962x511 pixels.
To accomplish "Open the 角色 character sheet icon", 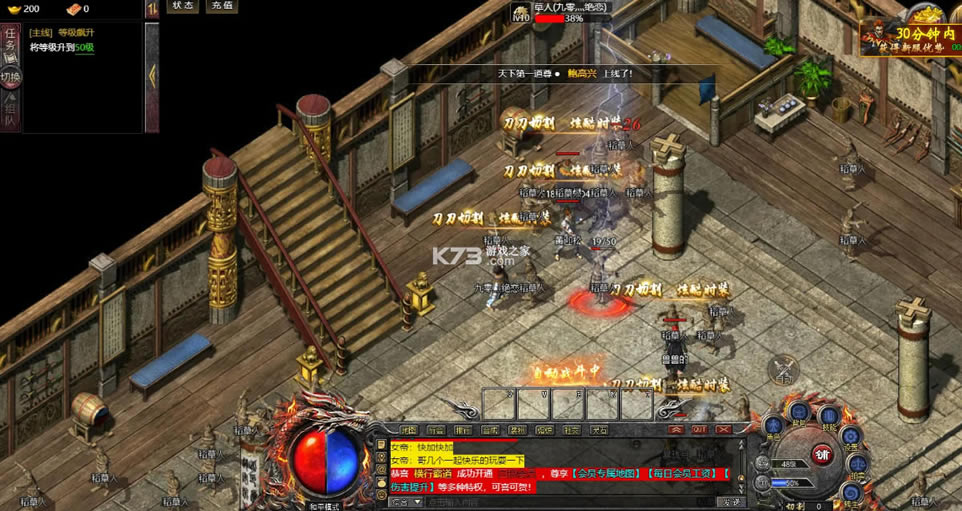I will (772, 425).
